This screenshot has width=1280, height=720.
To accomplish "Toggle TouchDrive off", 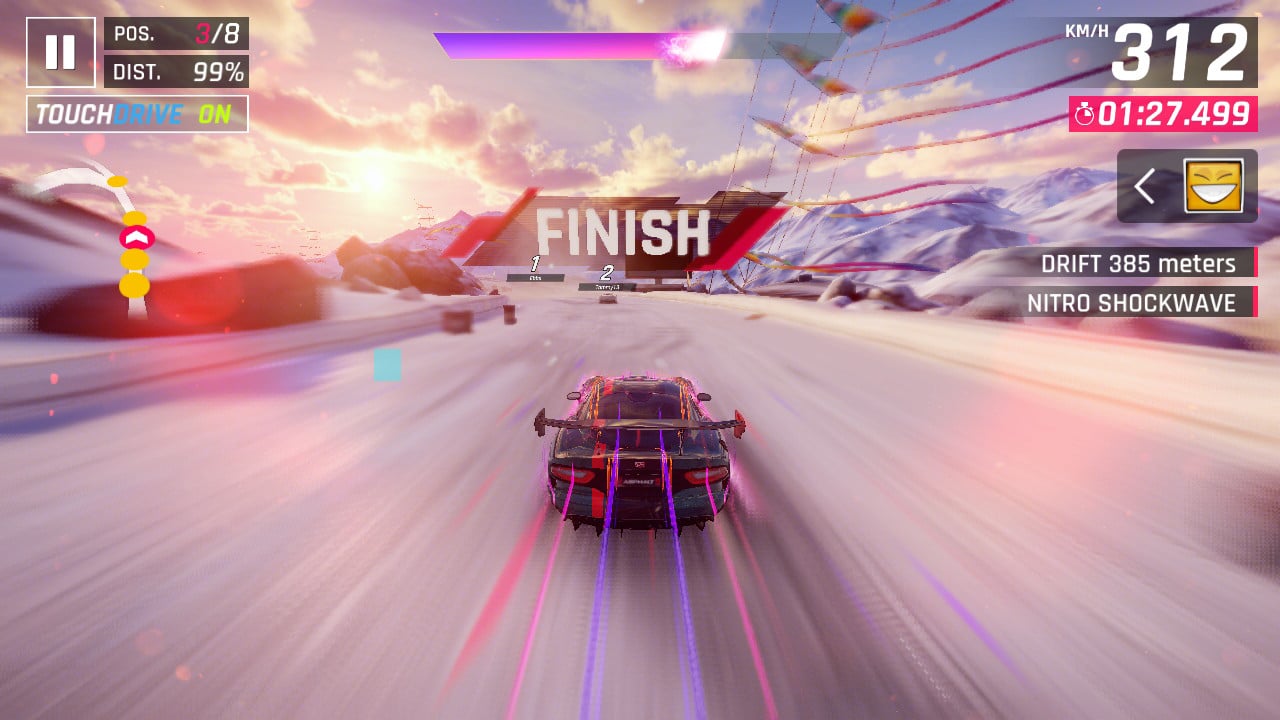I will click(137, 114).
